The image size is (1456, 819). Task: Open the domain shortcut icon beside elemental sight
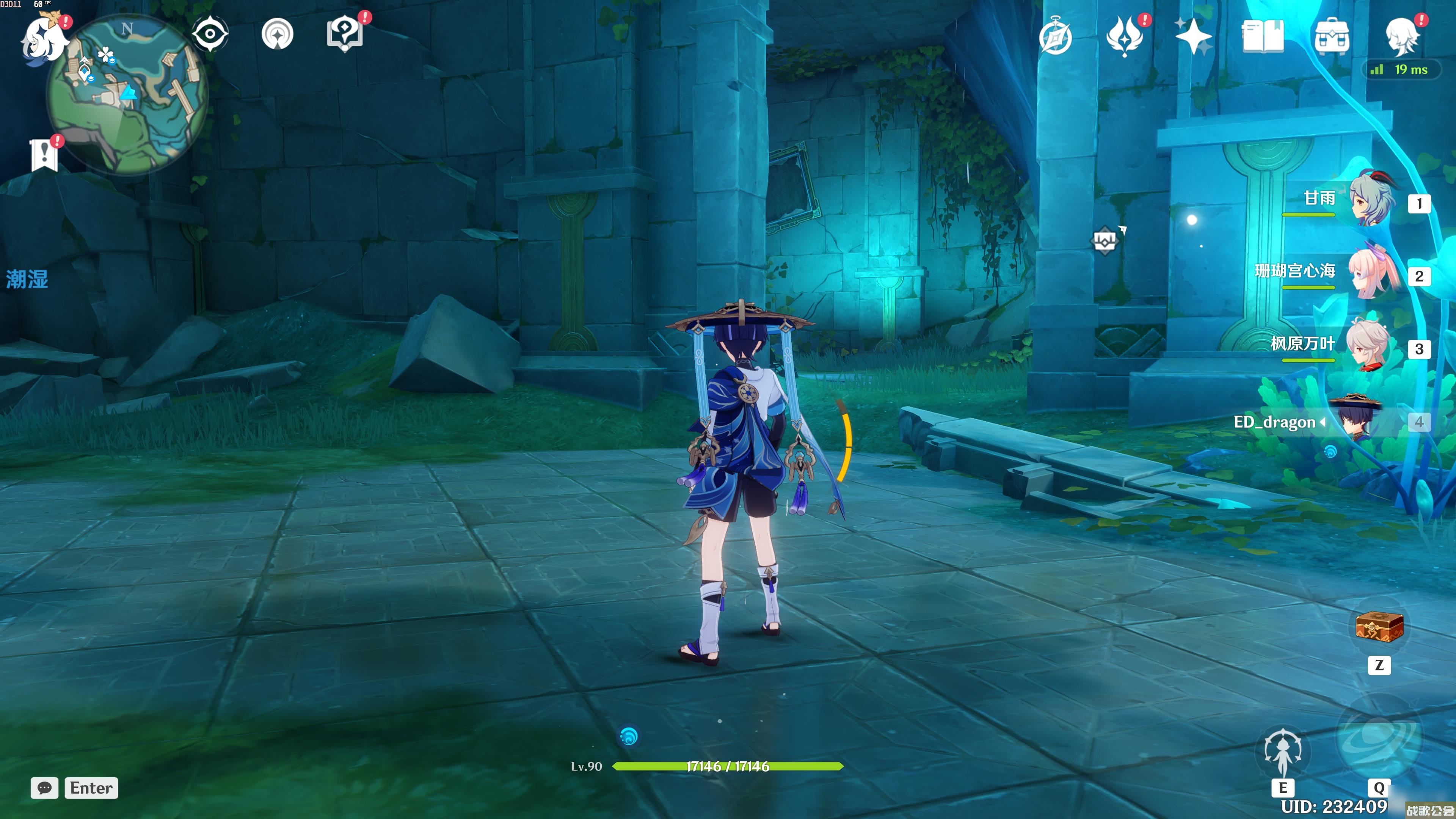(x=278, y=34)
